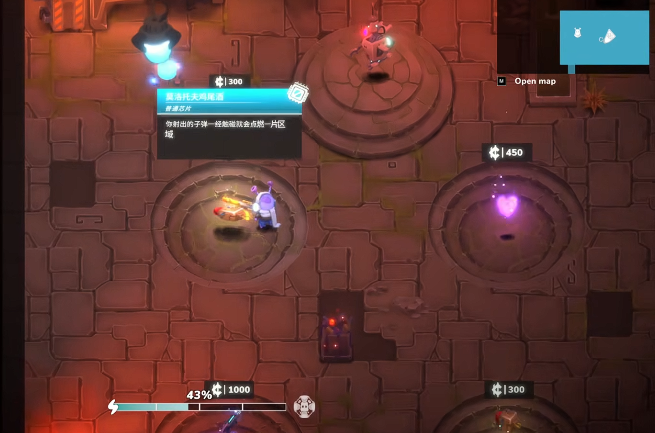Select the chip icon on the item tooltip
655x433 pixels.
[297, 93]
